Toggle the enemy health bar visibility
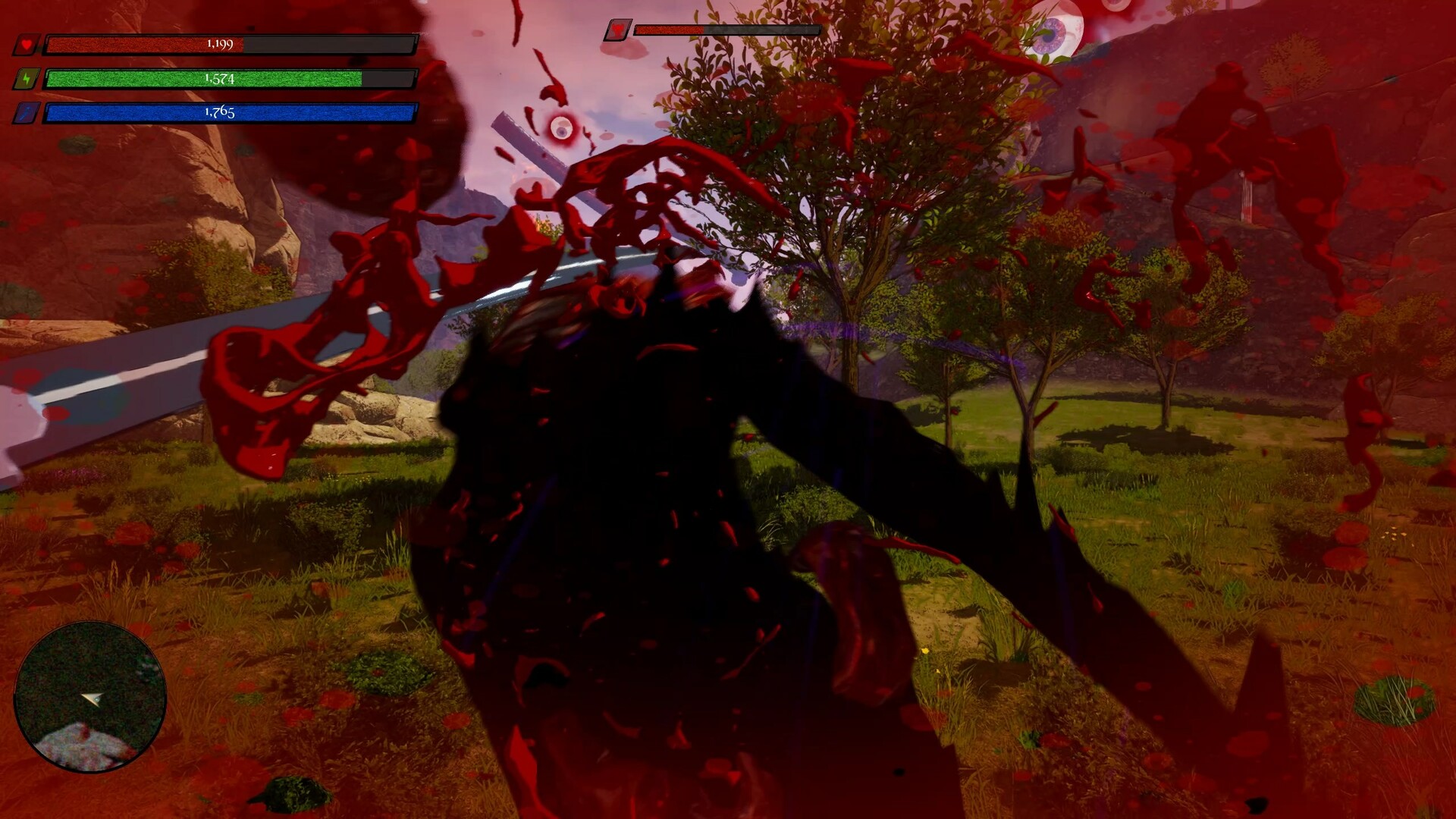Viewport: 1456px width, 819px height. coord(728,30)
